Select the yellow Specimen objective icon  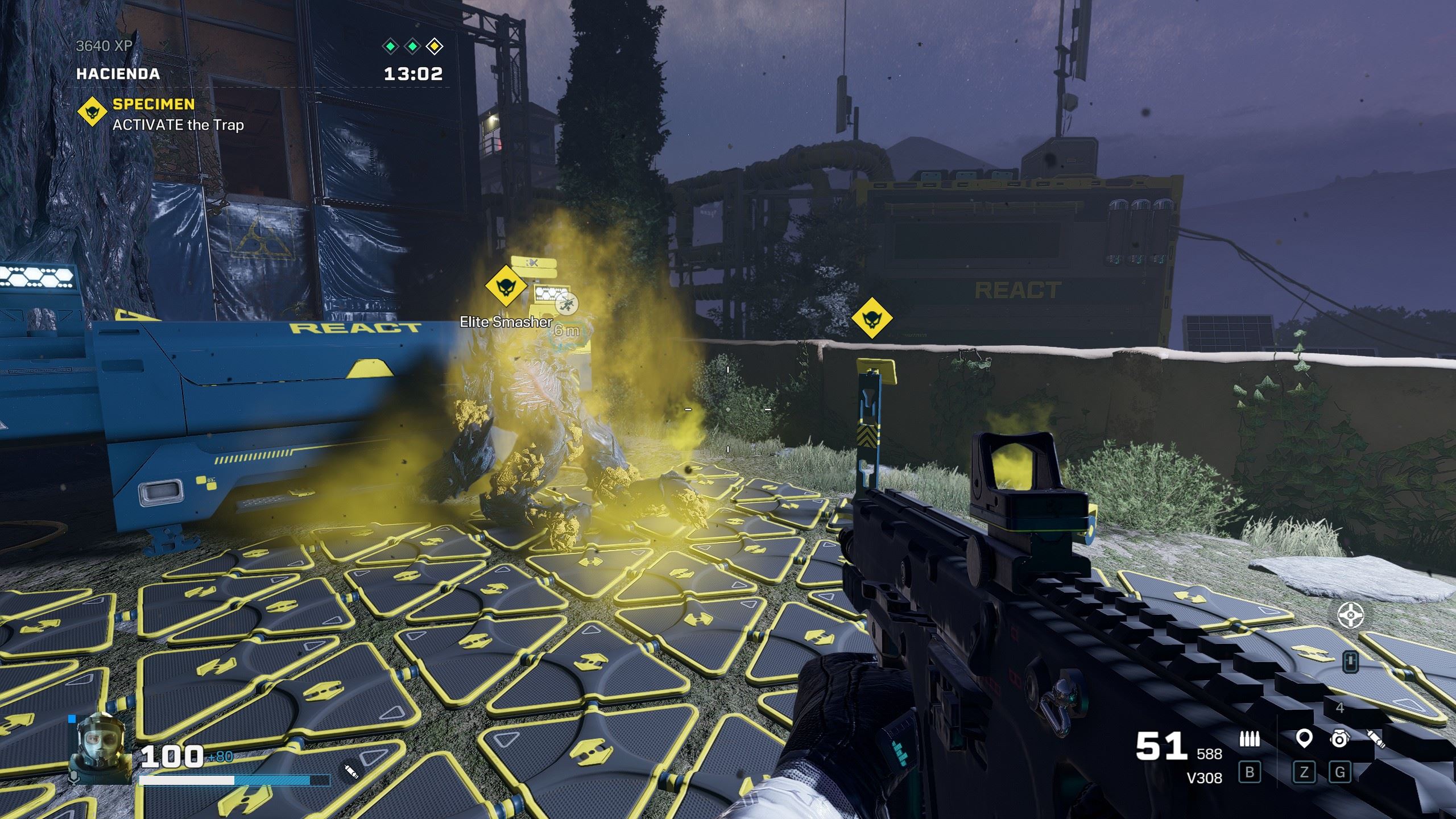[93, 111]
